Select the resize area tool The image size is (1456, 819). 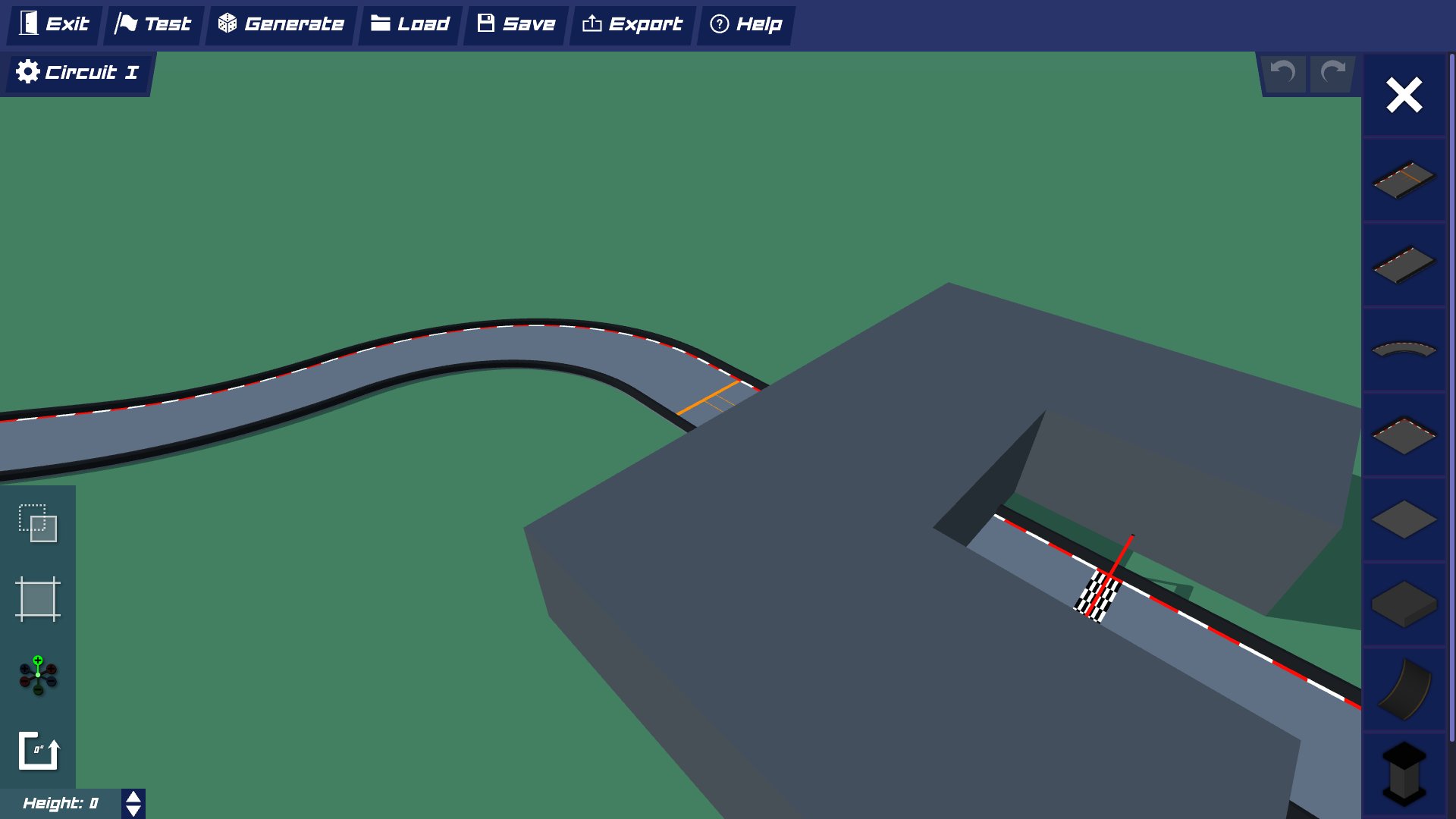point(38,599)
